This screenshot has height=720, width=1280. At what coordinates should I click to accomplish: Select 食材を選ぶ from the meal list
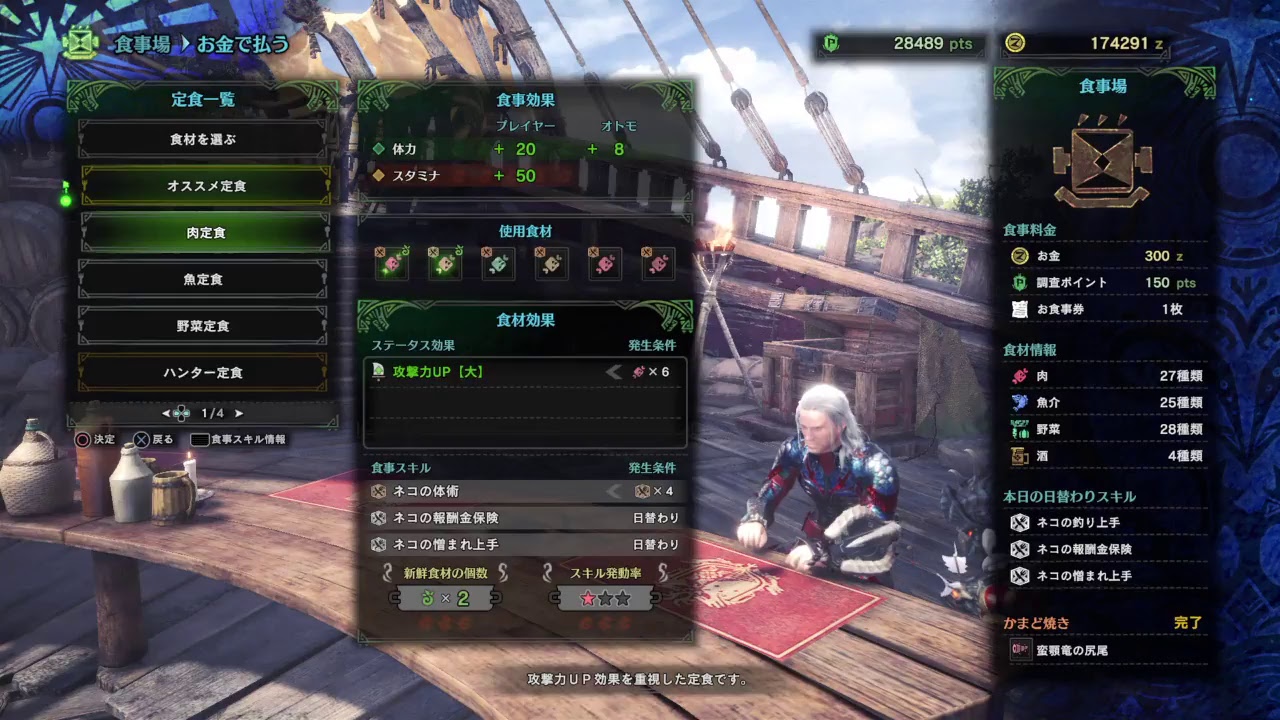(x=204, y=140)
